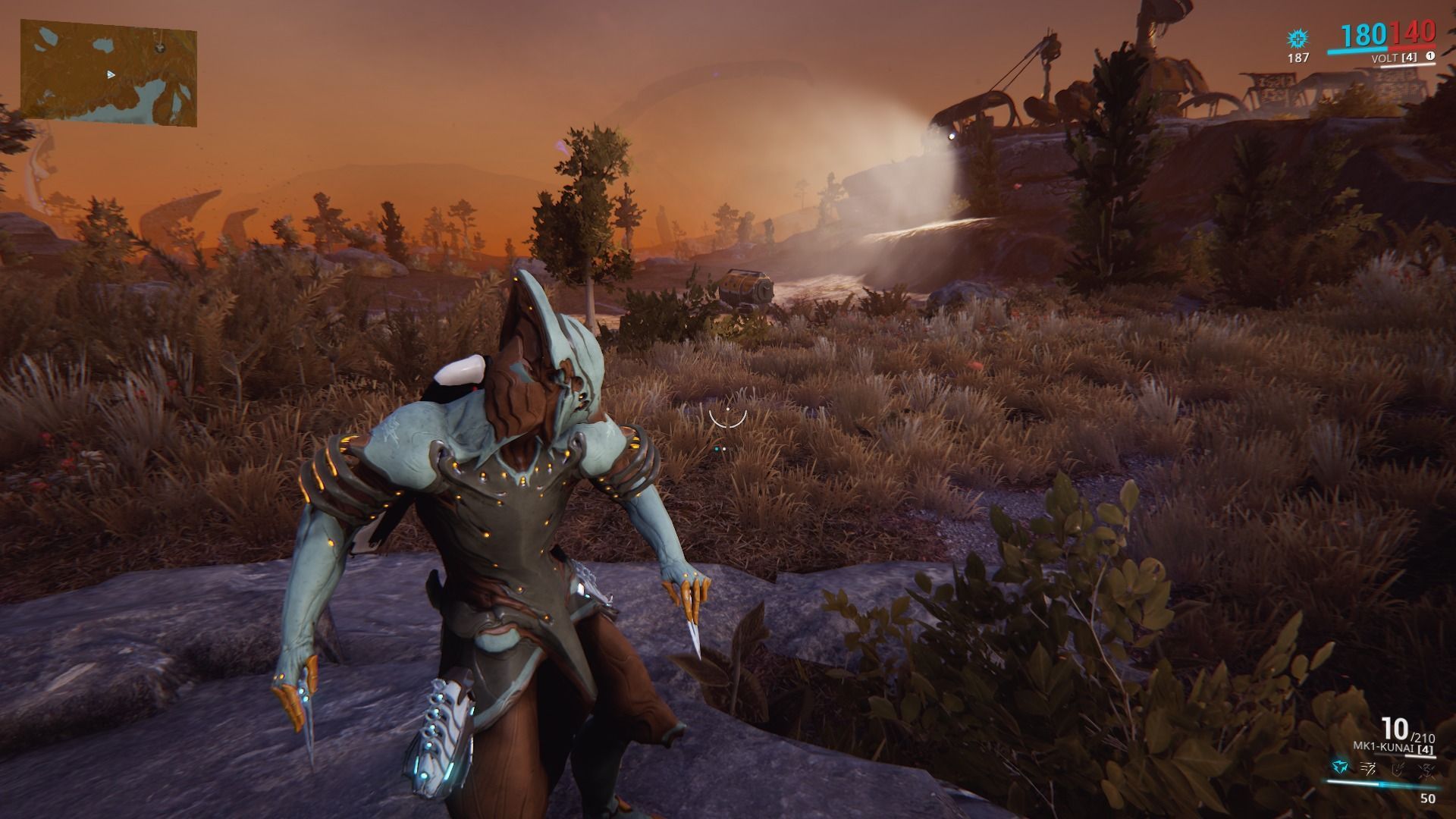Open the minimap of the plains
1456x819 pixels.
point(108,74)
